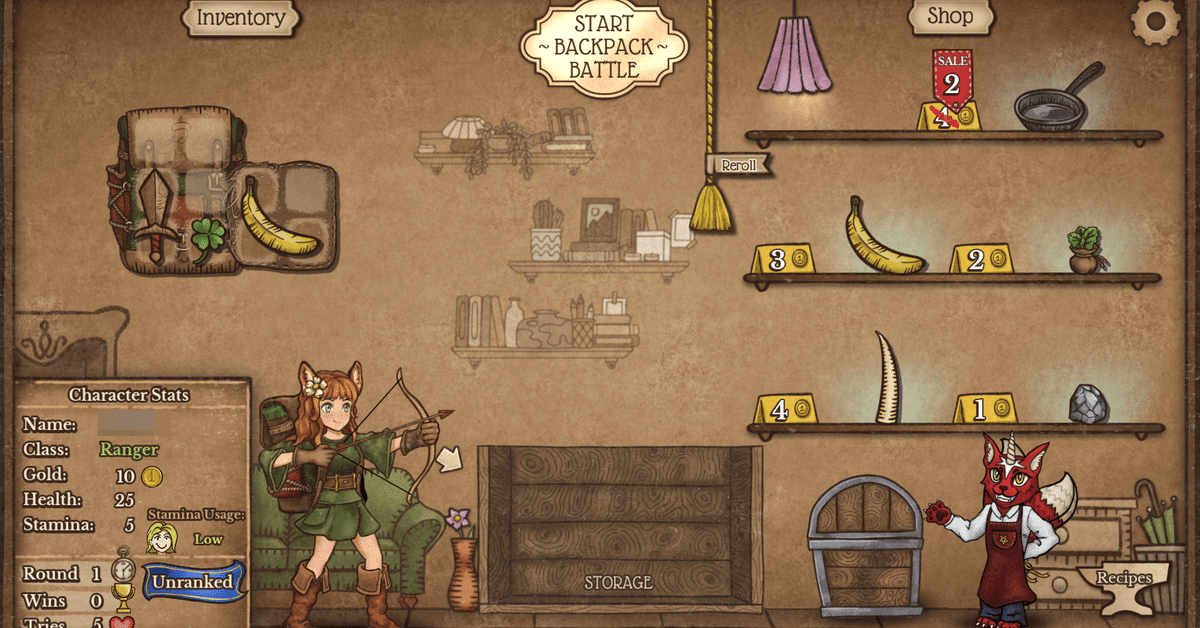This screenshot has width=1200, height=628.
Task: Pick the gray stone priced at 1
Action: point(1087,404)
